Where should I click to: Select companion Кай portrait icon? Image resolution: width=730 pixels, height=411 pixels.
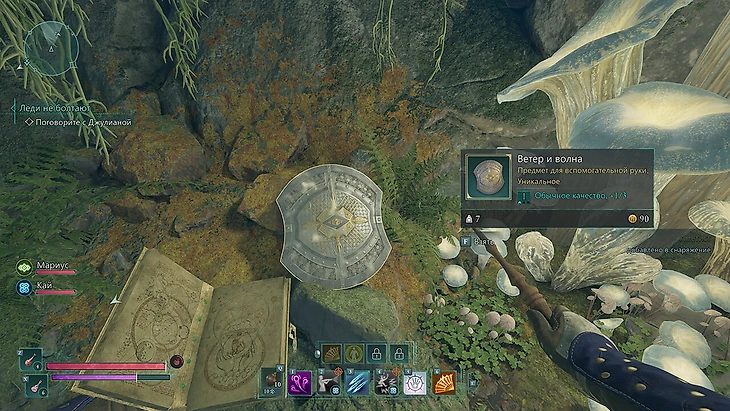(23, 286)
